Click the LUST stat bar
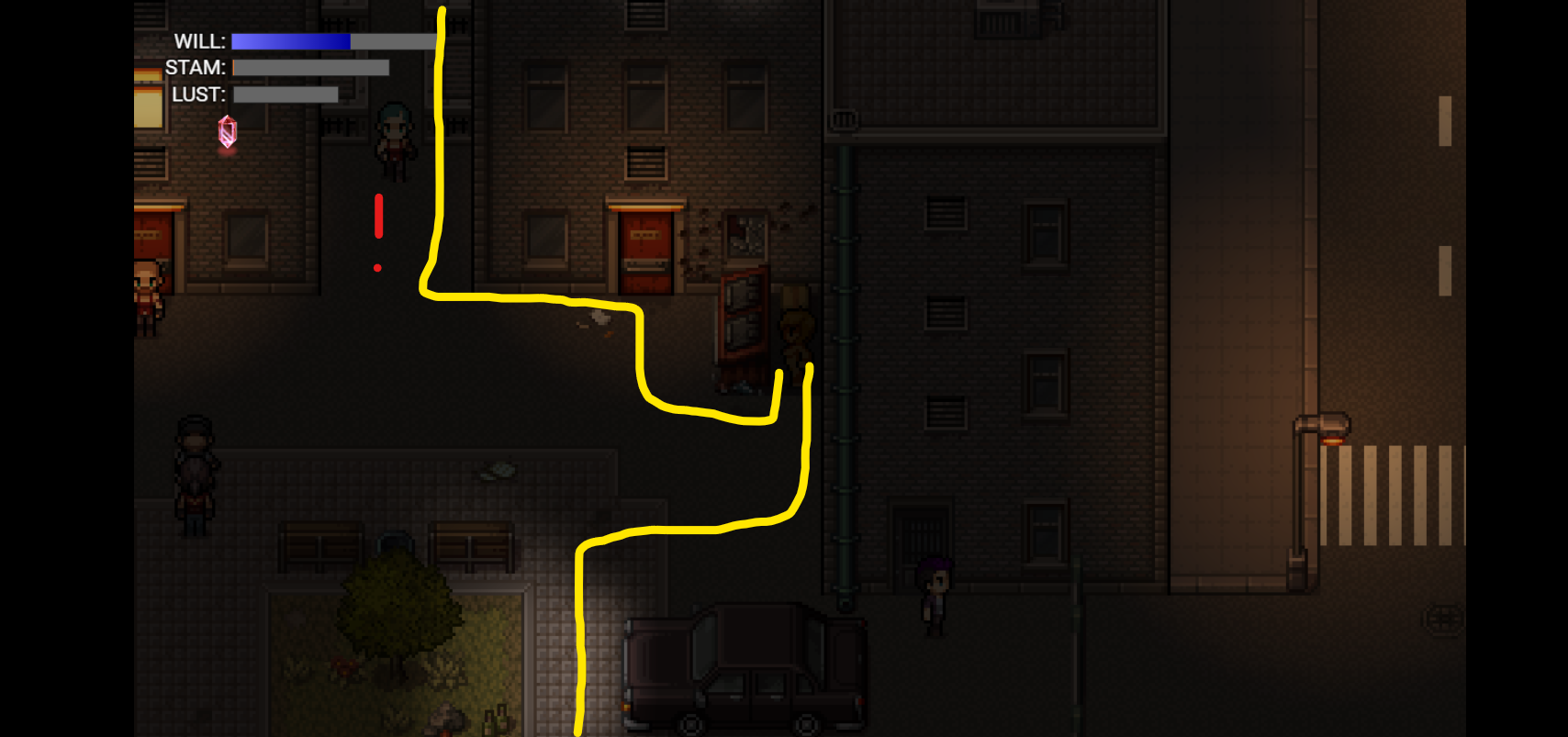 coord(285,95)
